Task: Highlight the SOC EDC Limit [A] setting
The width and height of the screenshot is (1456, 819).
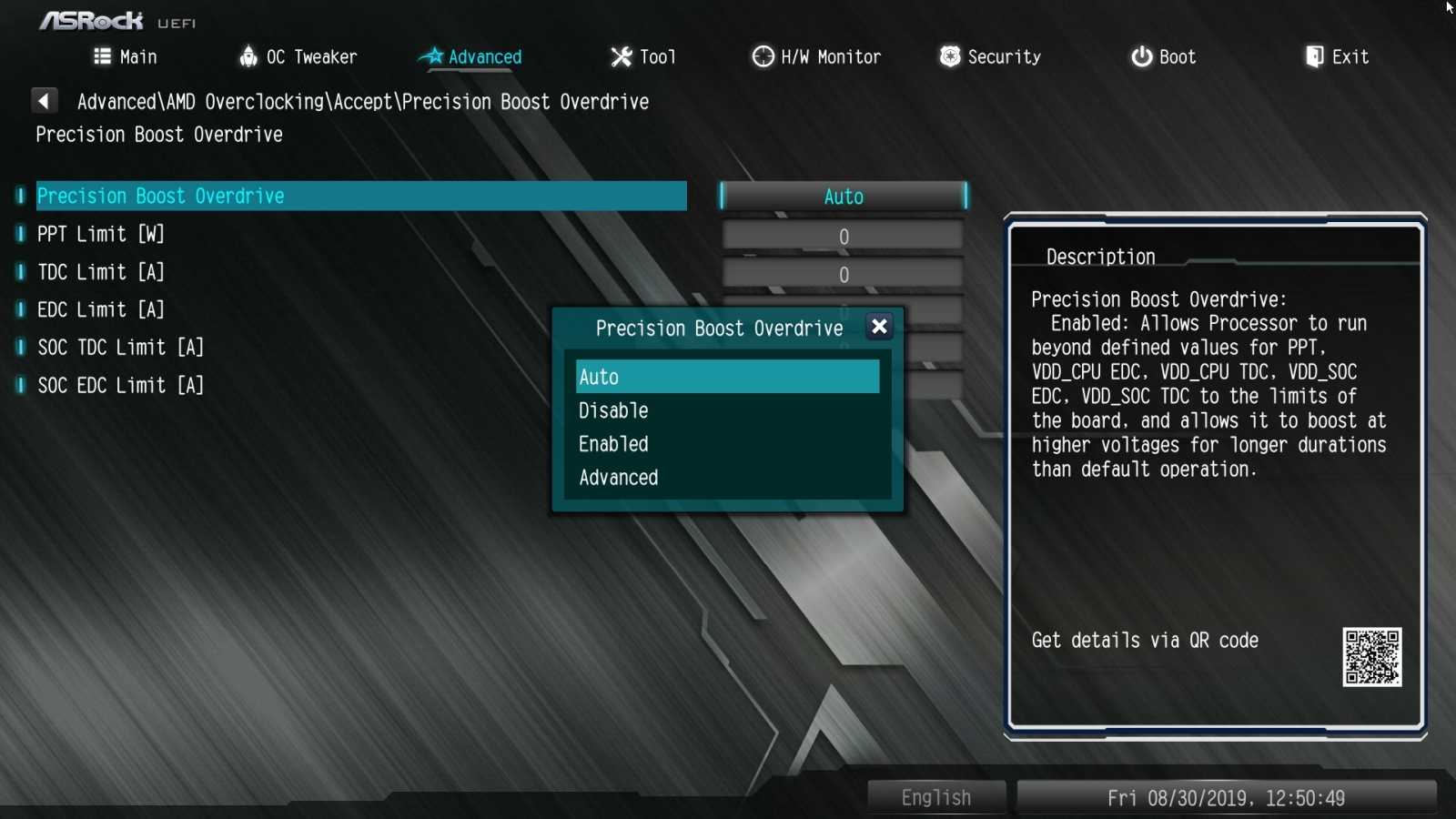Action: [x=121, y=386]
